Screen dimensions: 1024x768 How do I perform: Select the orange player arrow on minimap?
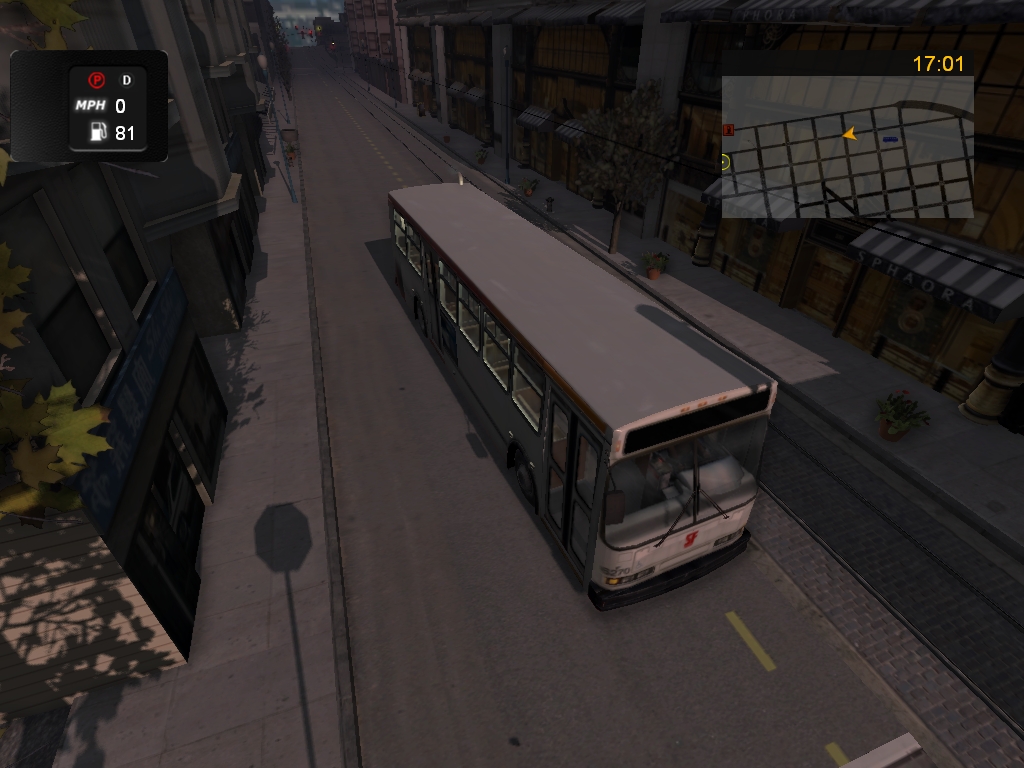[x=849, y=133]
